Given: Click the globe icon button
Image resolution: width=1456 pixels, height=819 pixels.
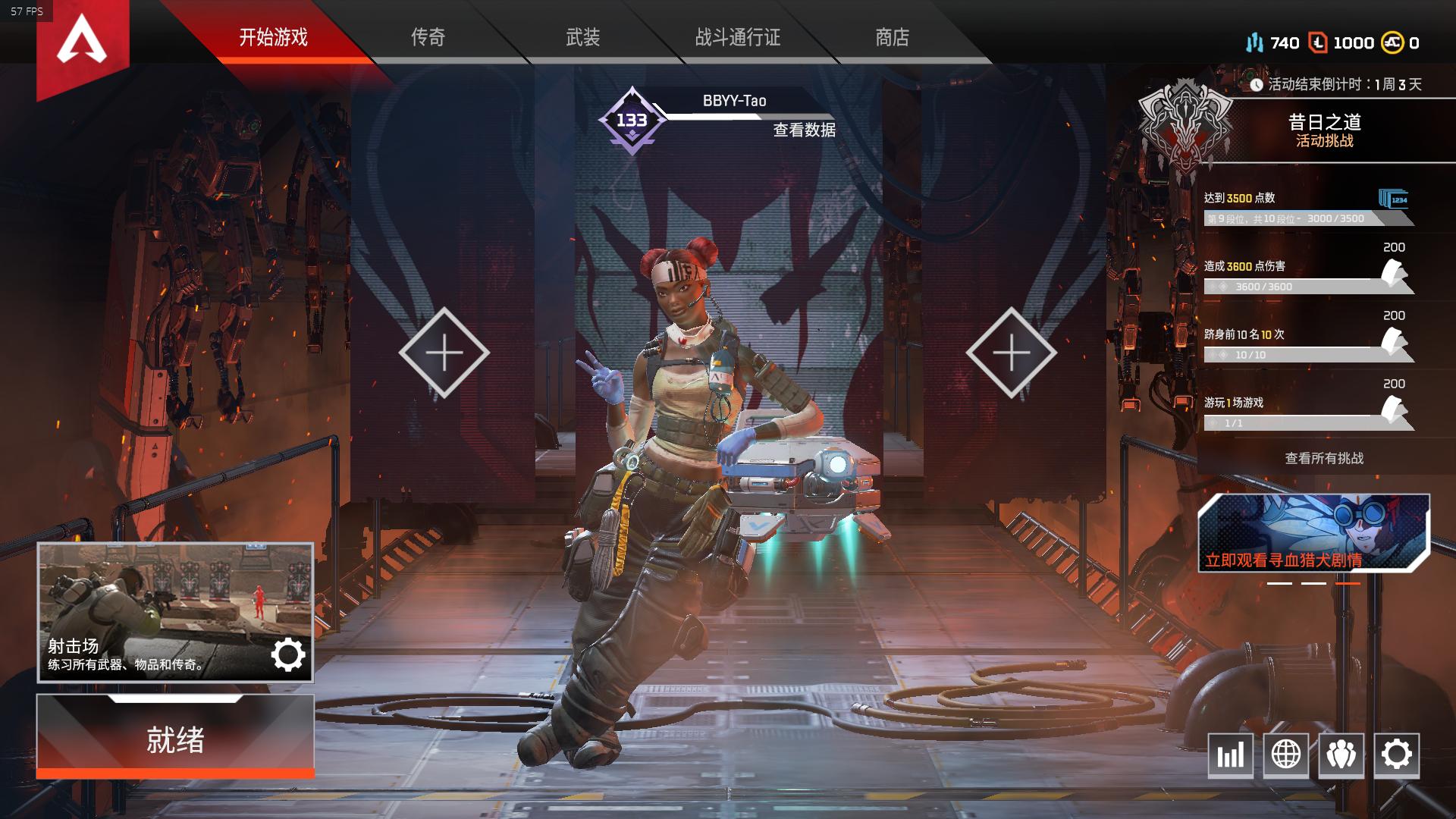Looking at the screenshot, I should (x=1285, y=755).
